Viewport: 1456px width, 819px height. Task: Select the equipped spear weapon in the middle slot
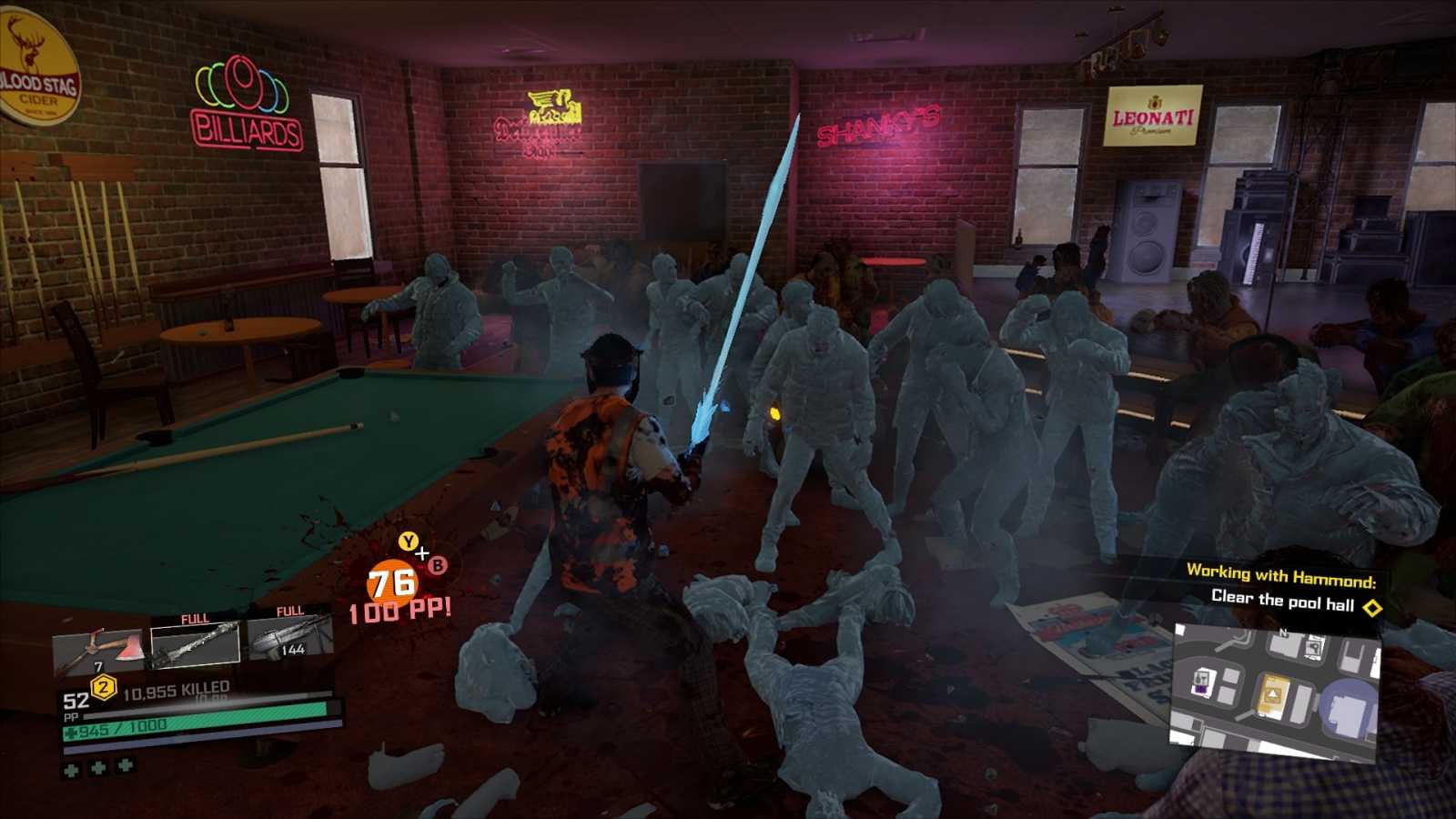pyautogui.click(x=194, y=646)
